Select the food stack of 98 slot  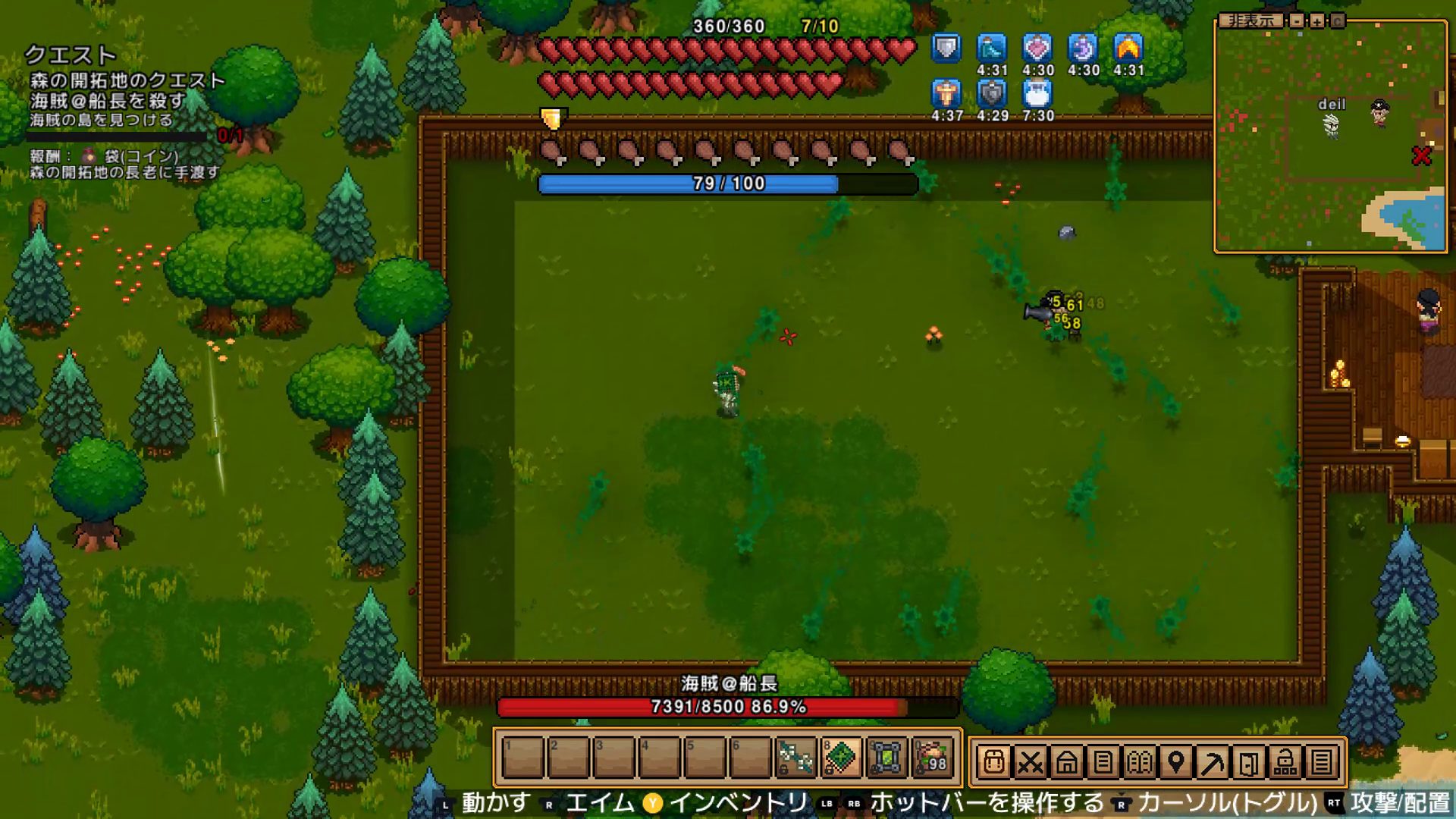point(932,758)
